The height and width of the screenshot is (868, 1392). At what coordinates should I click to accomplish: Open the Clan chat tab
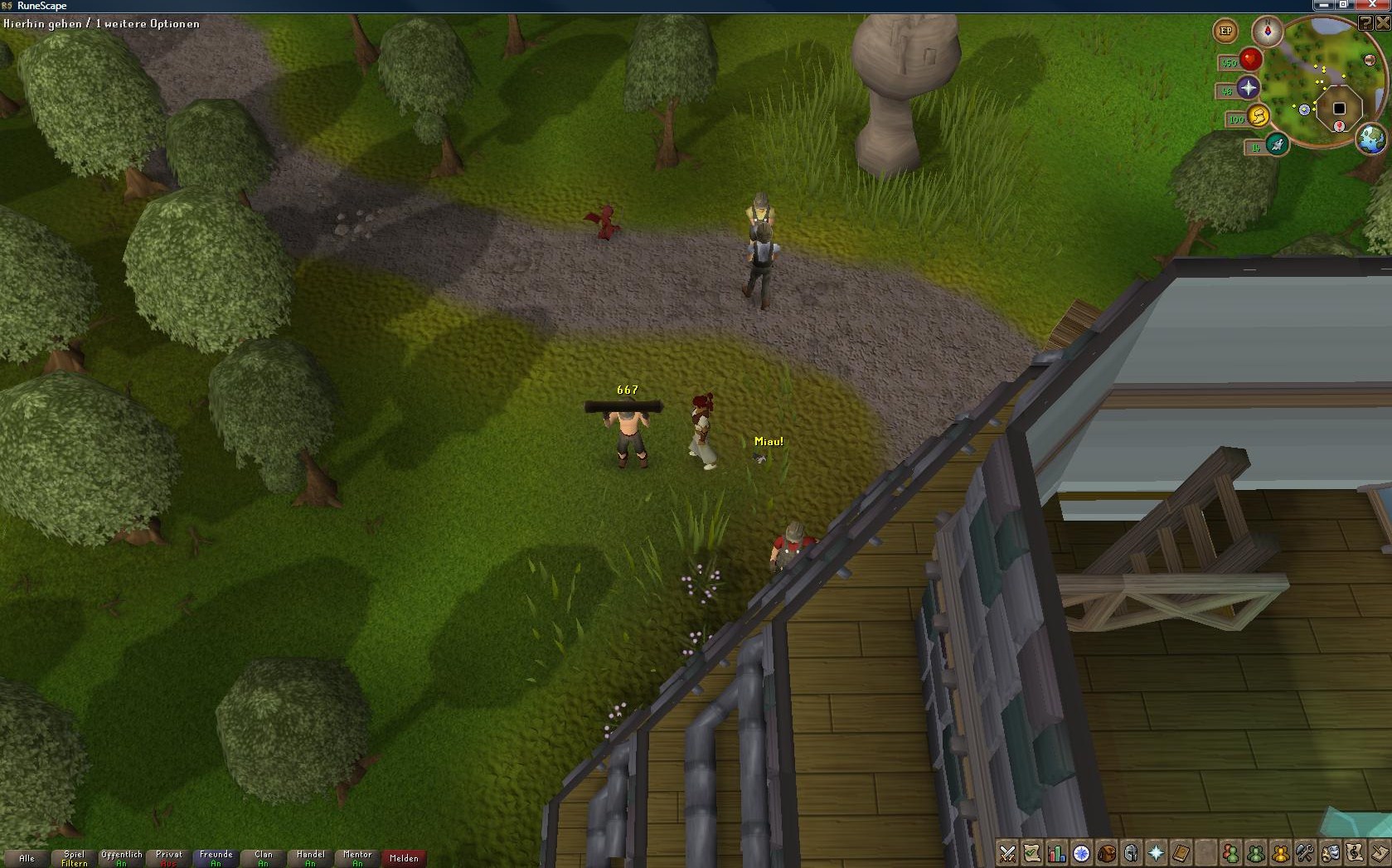point(263,858)
